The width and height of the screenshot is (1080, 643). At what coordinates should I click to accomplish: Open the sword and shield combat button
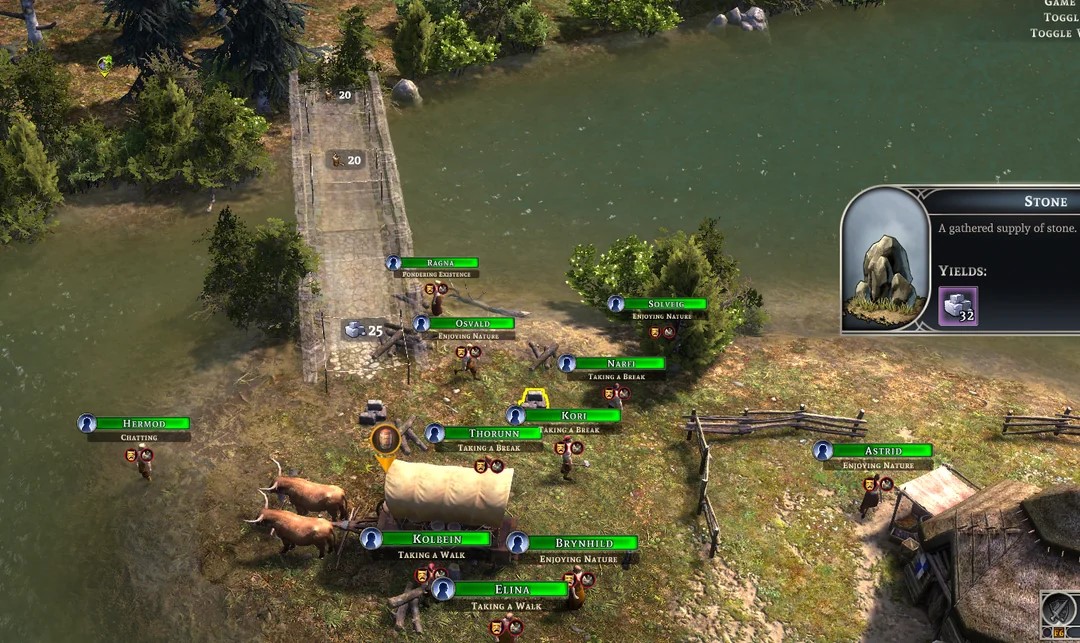1058,609
